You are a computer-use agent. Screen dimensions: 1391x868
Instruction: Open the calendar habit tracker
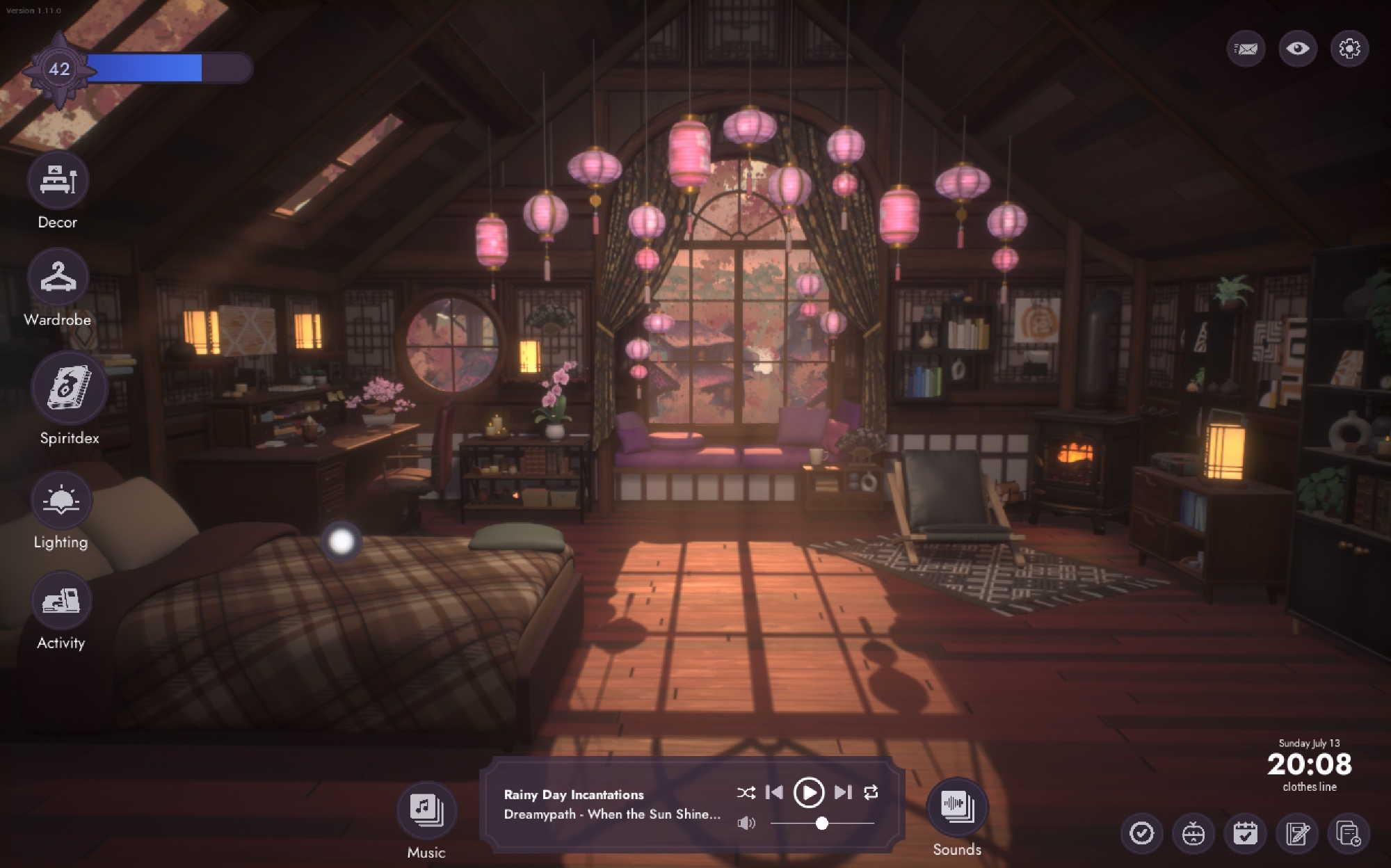coord(1245,833)
